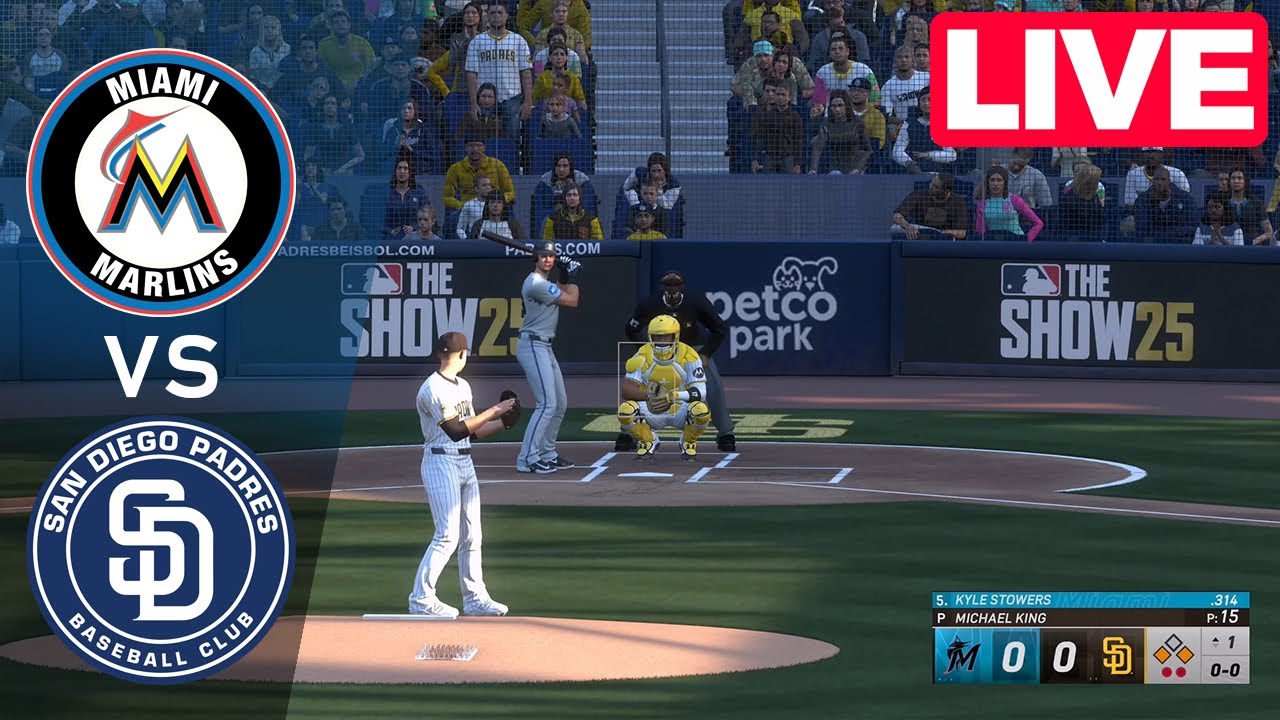Click the SD Padres icon on the scoreboard
This screenshot has height=720, width=1280.
coord(1118,655)
